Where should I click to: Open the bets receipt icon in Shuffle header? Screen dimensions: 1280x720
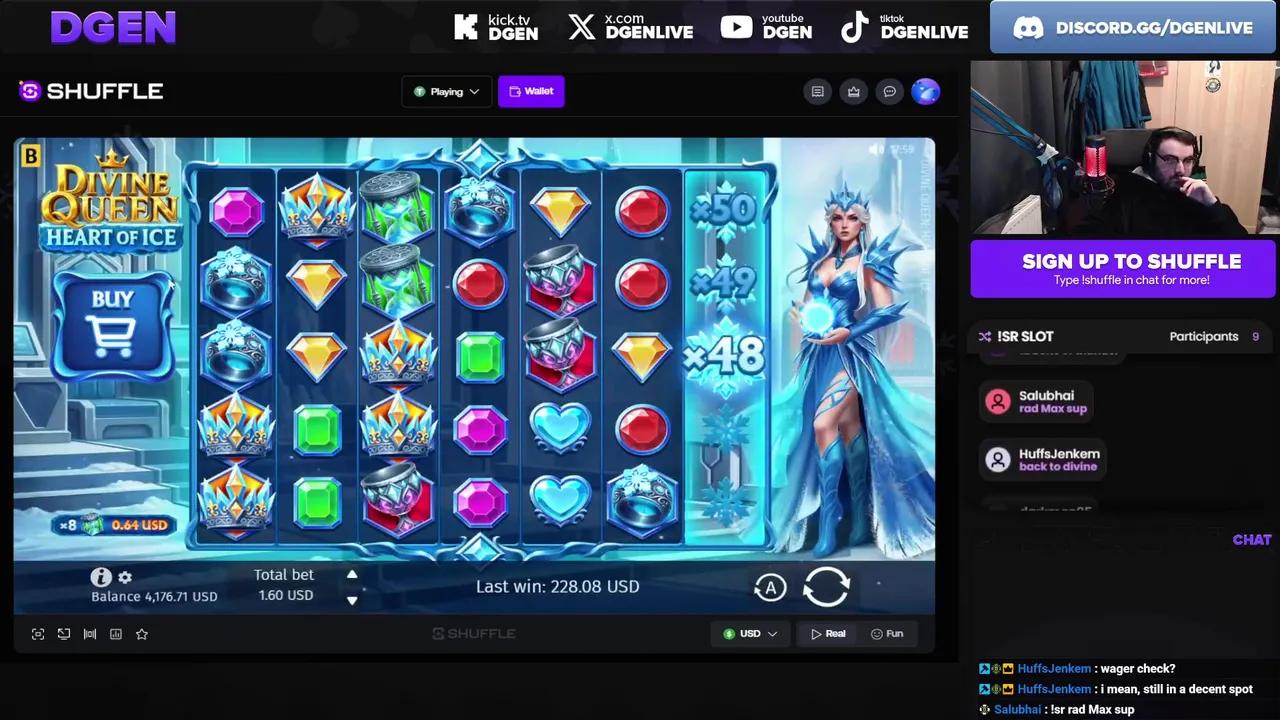coord(817,91)
